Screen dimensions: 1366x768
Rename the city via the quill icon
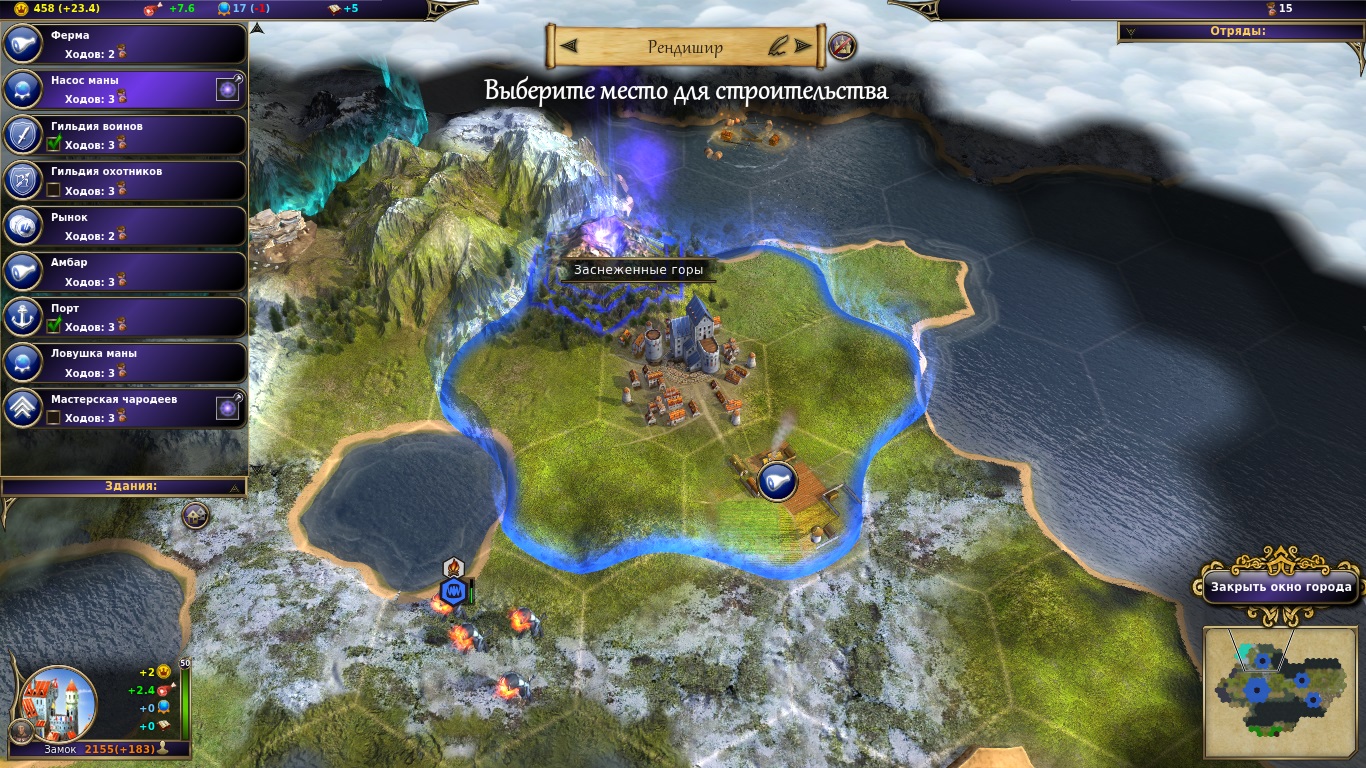(776, 46)
